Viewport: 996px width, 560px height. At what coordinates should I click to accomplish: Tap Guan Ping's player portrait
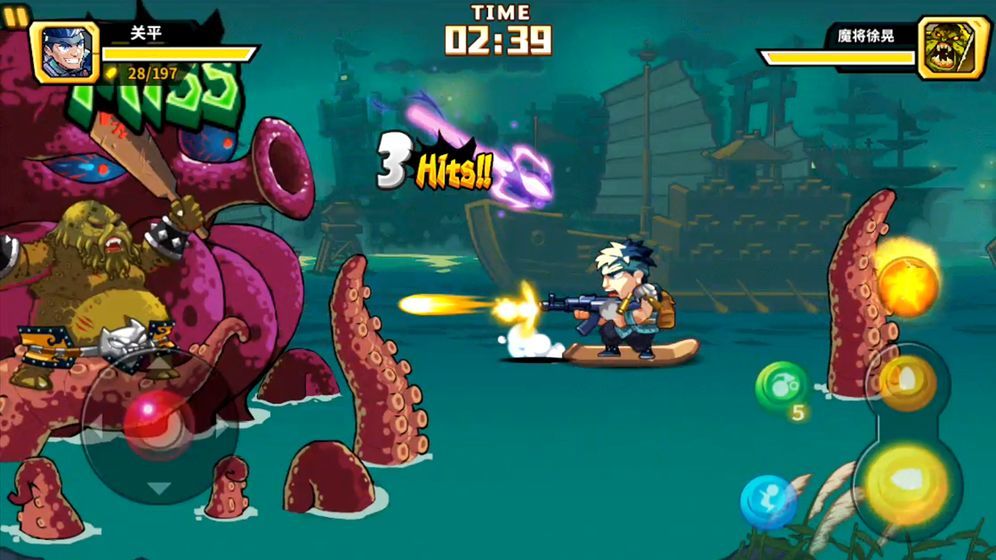click(66, 51)
